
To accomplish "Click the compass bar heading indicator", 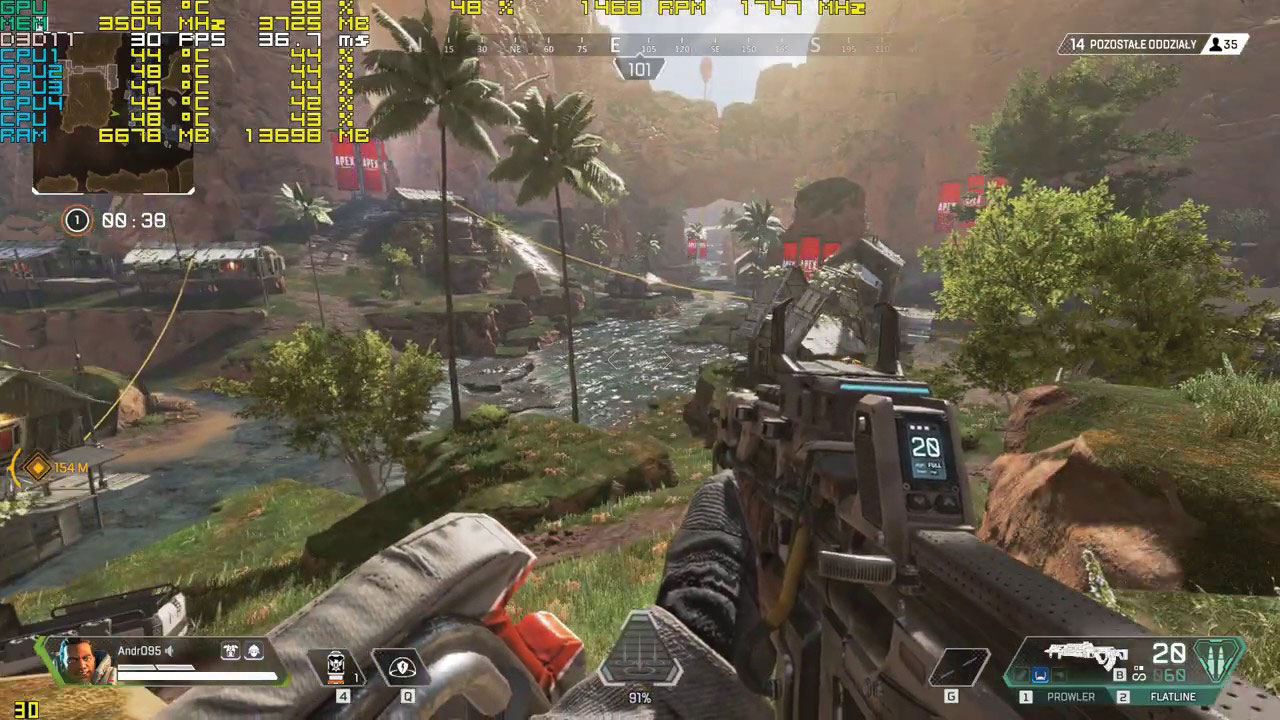I will [639, 69].
